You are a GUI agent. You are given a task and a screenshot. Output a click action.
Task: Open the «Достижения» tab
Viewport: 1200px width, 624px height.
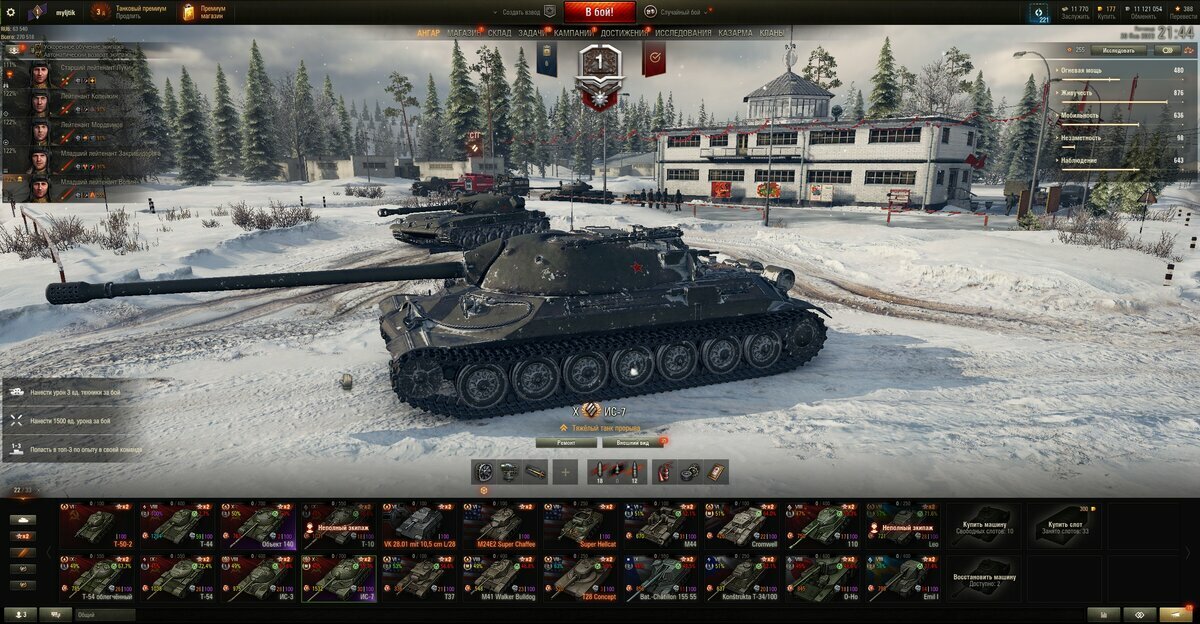coord(624,33)
